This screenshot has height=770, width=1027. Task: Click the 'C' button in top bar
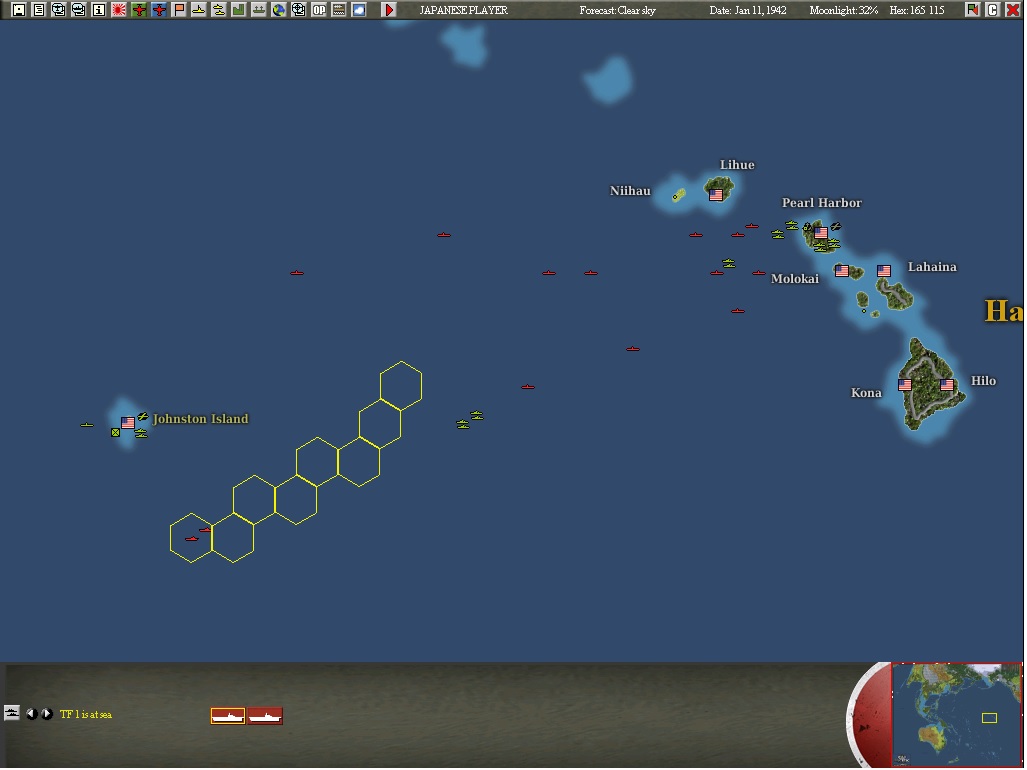point(993,10)
